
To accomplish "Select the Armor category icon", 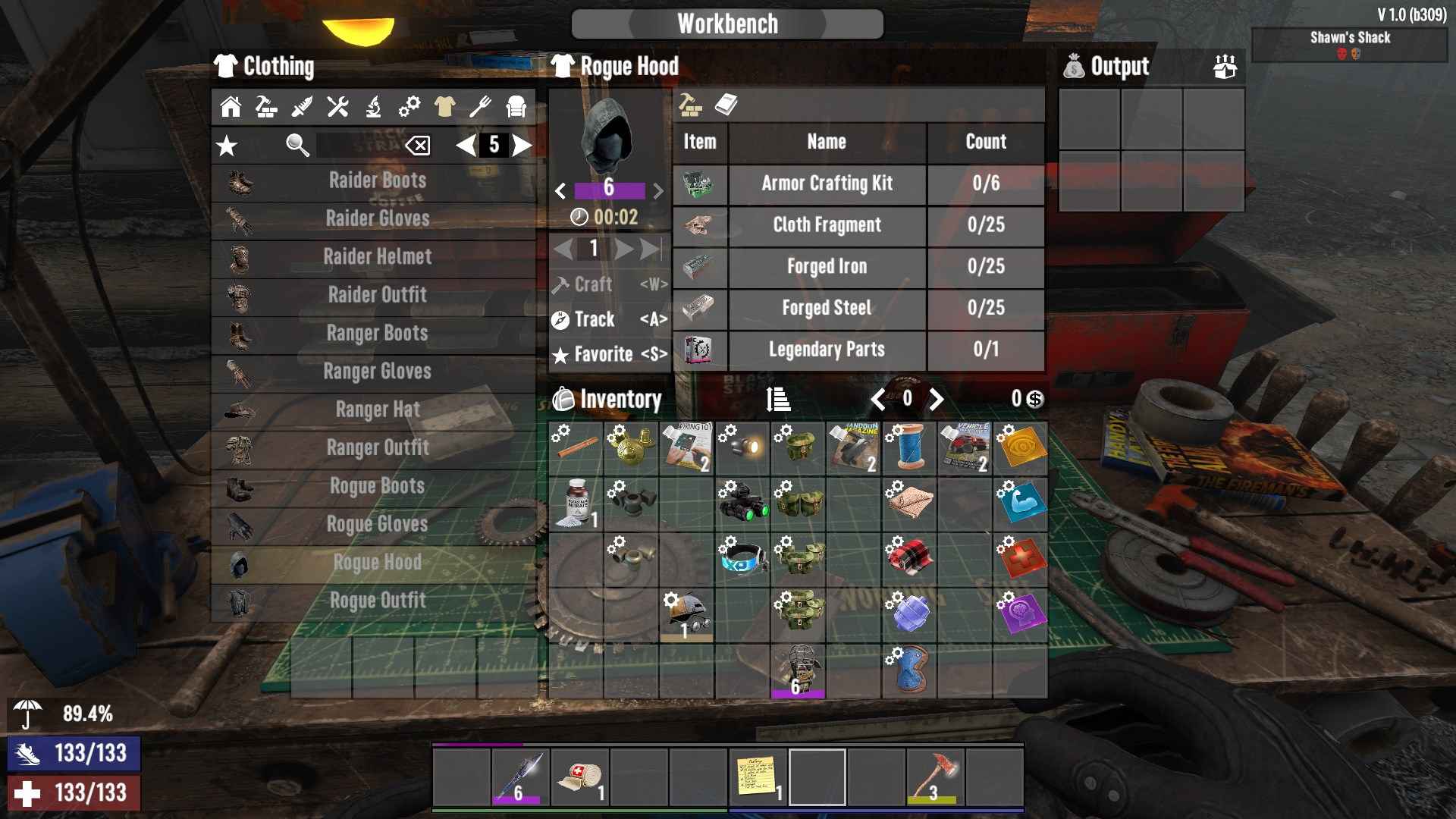I will [515, 108].
